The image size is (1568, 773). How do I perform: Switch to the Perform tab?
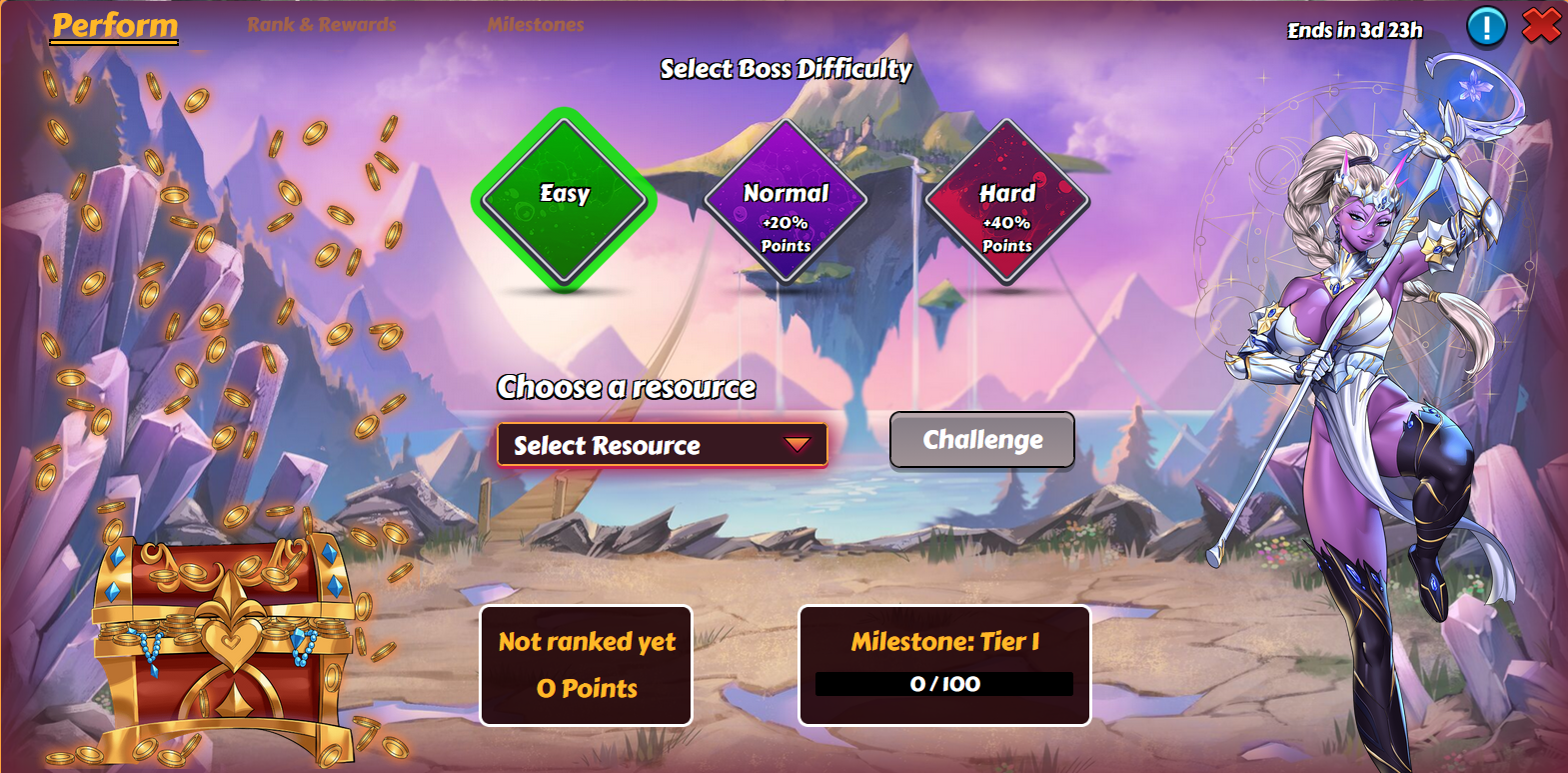[115, 26]
